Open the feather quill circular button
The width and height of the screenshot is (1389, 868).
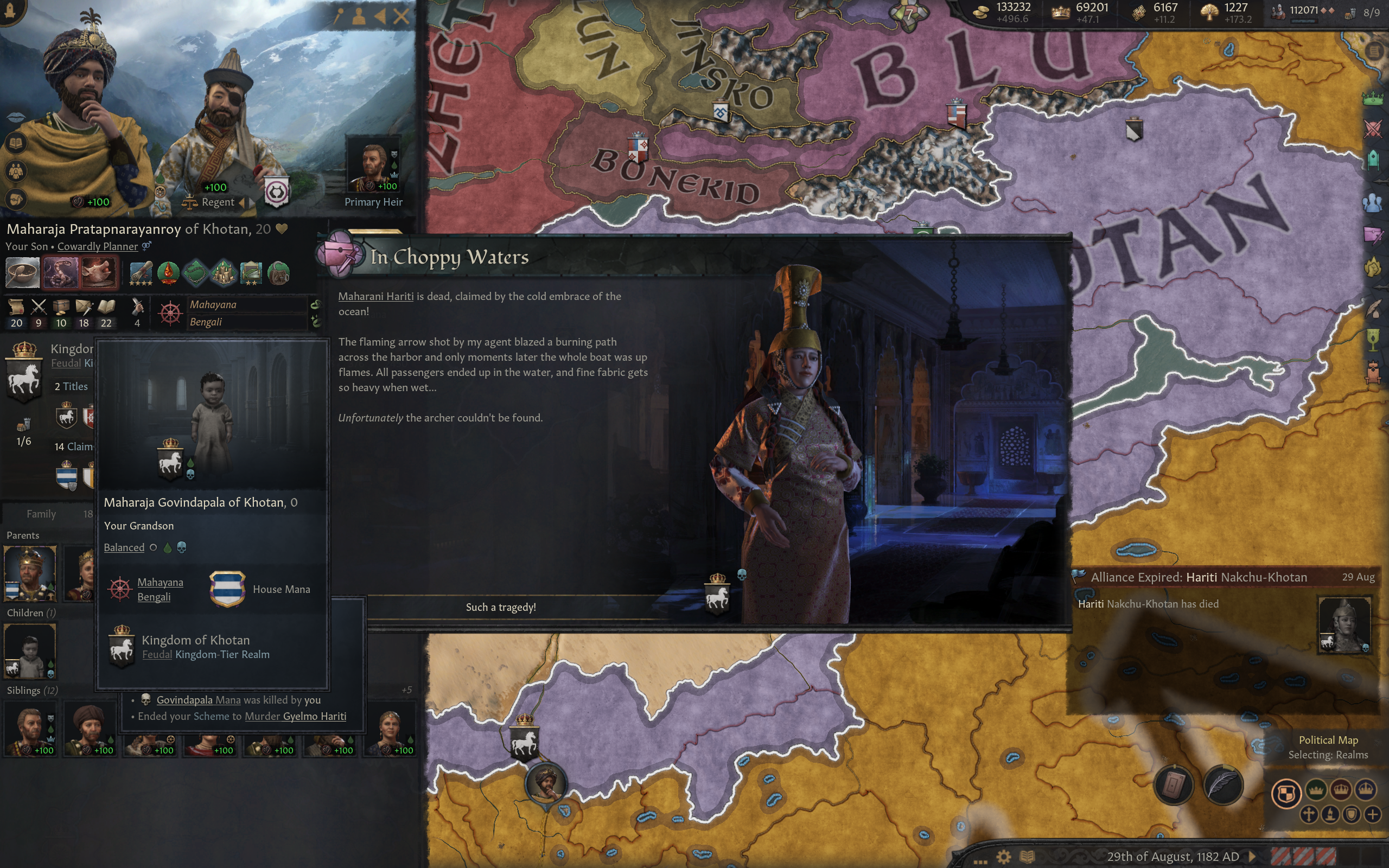(x=1222, y=786)
